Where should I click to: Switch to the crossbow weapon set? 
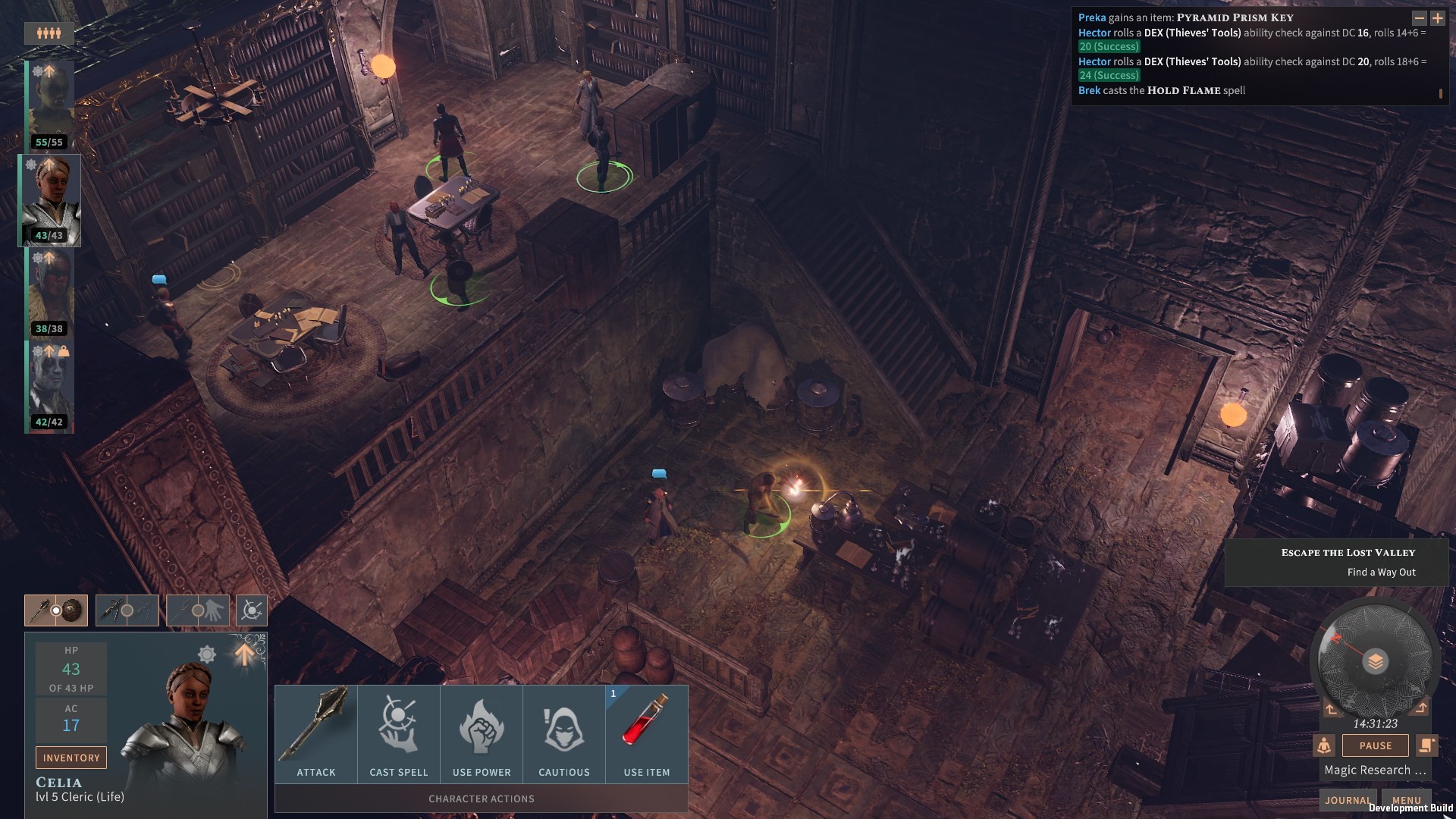[127, 610]
